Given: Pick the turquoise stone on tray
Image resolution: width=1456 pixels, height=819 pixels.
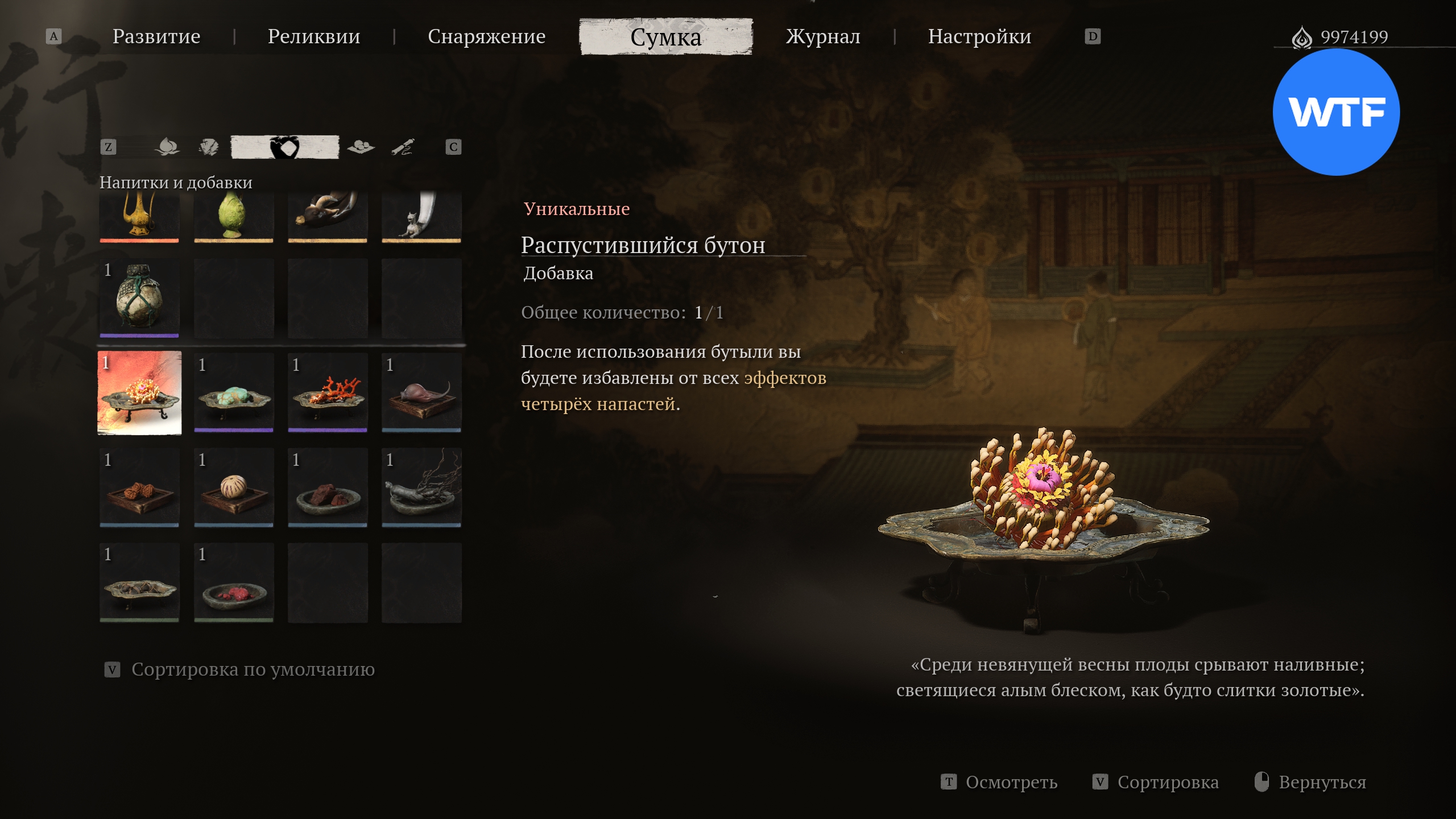Looking at the screenshot, I should tap(234, 393).
